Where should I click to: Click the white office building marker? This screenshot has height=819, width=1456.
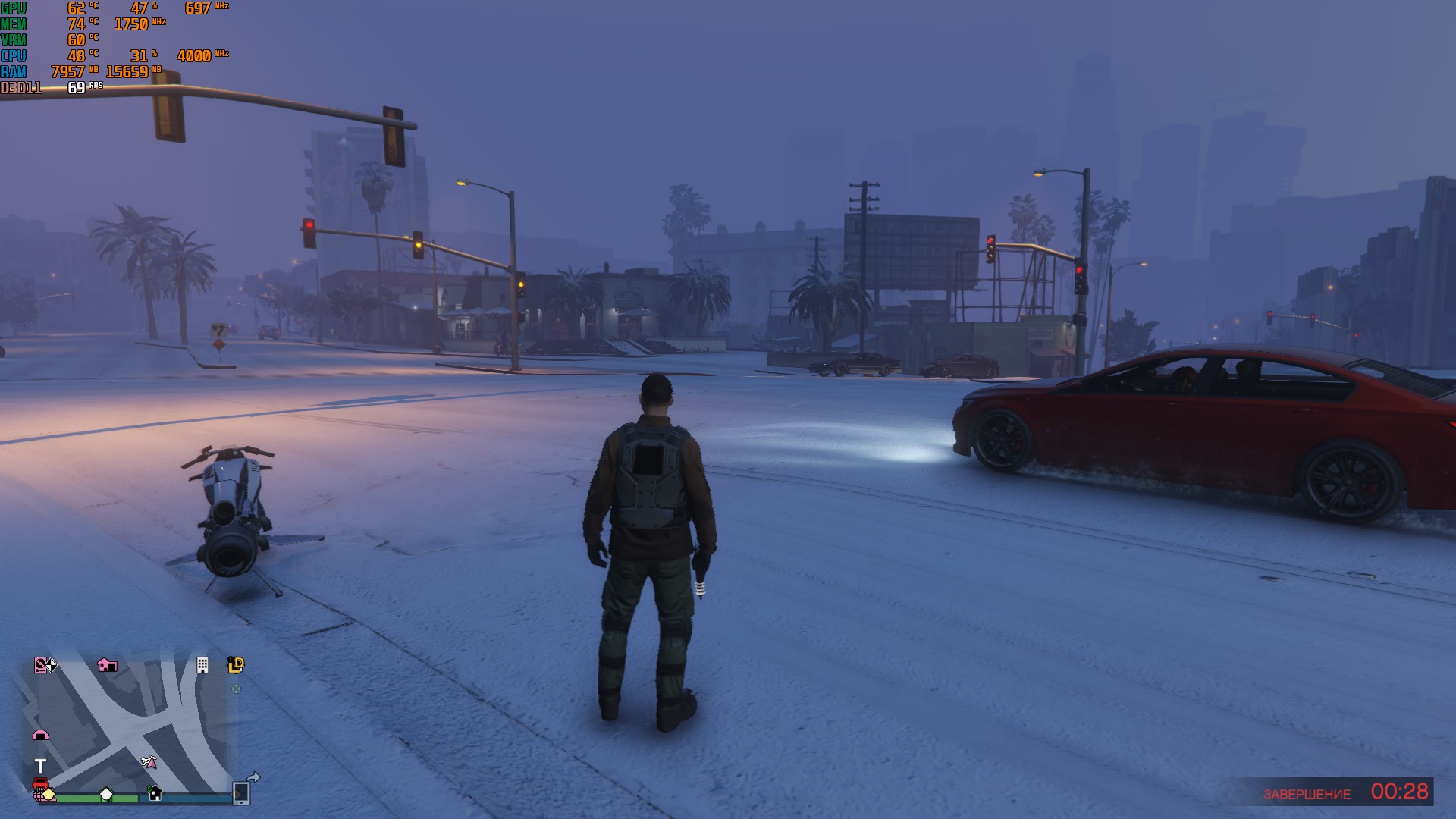[202, 665]
